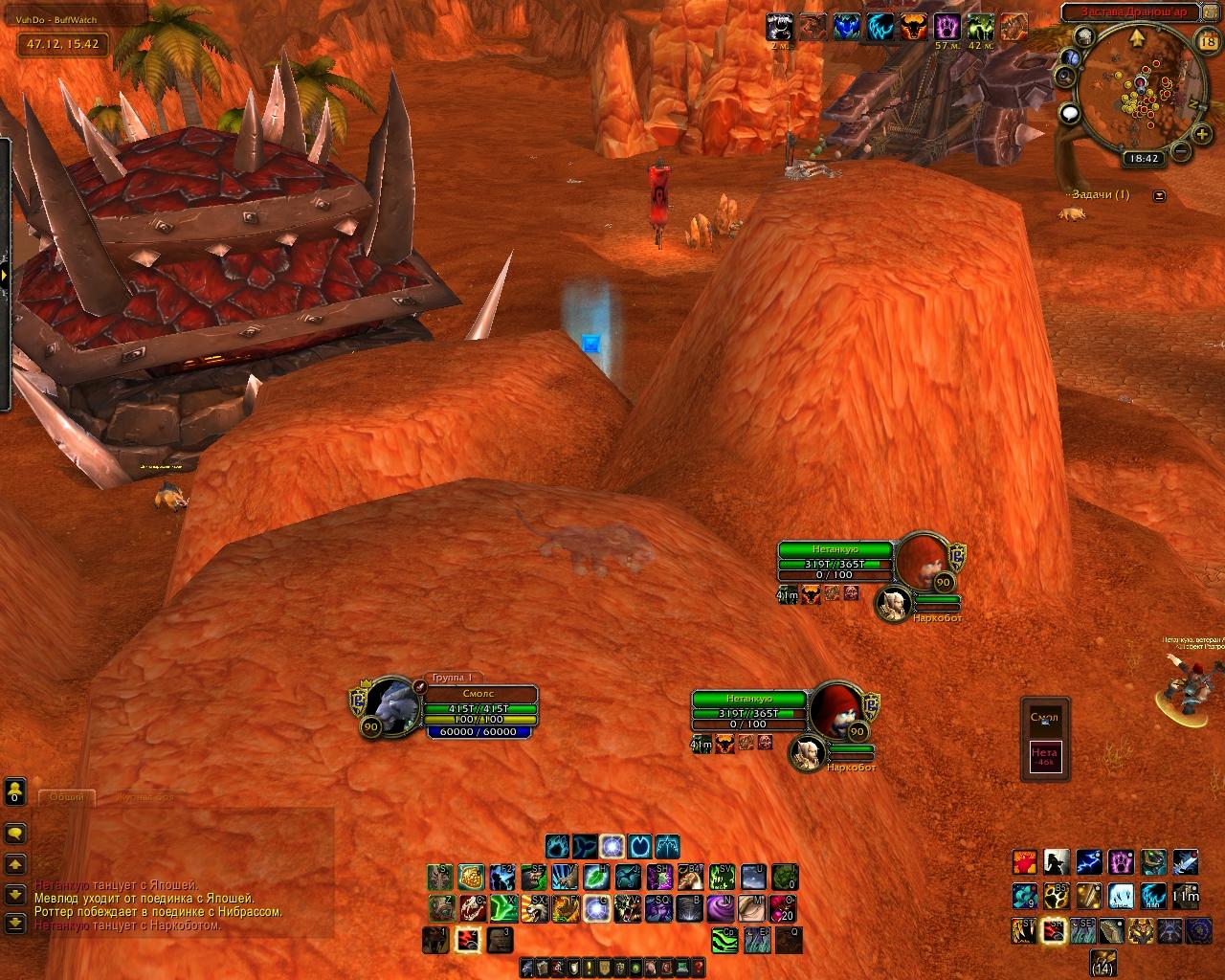The image size is (1225, 980).
Task: Click the yellow exclamation quest log button
Action: (591, 968)
